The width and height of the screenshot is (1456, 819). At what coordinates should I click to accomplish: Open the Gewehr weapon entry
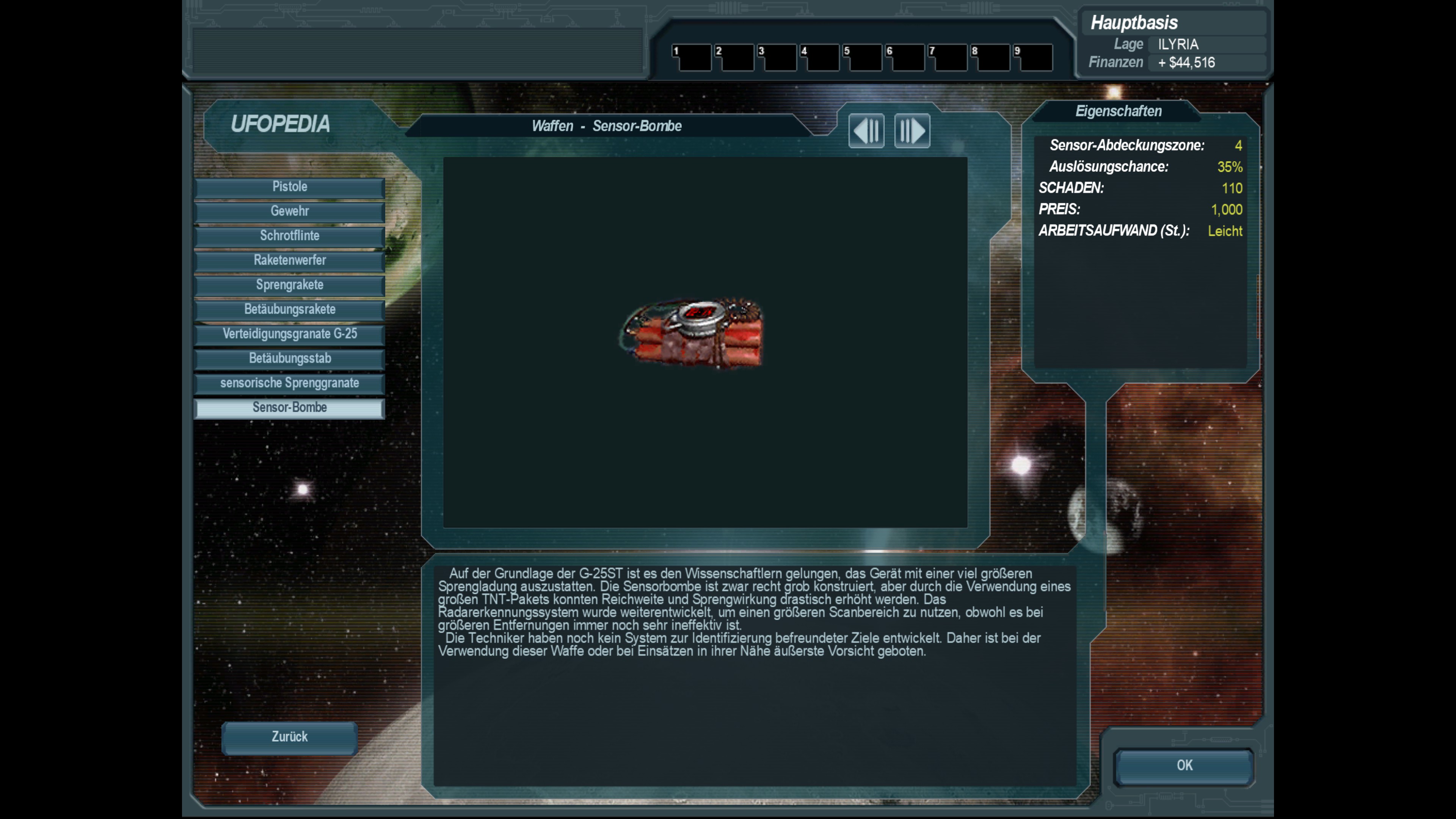pos(289,212)
